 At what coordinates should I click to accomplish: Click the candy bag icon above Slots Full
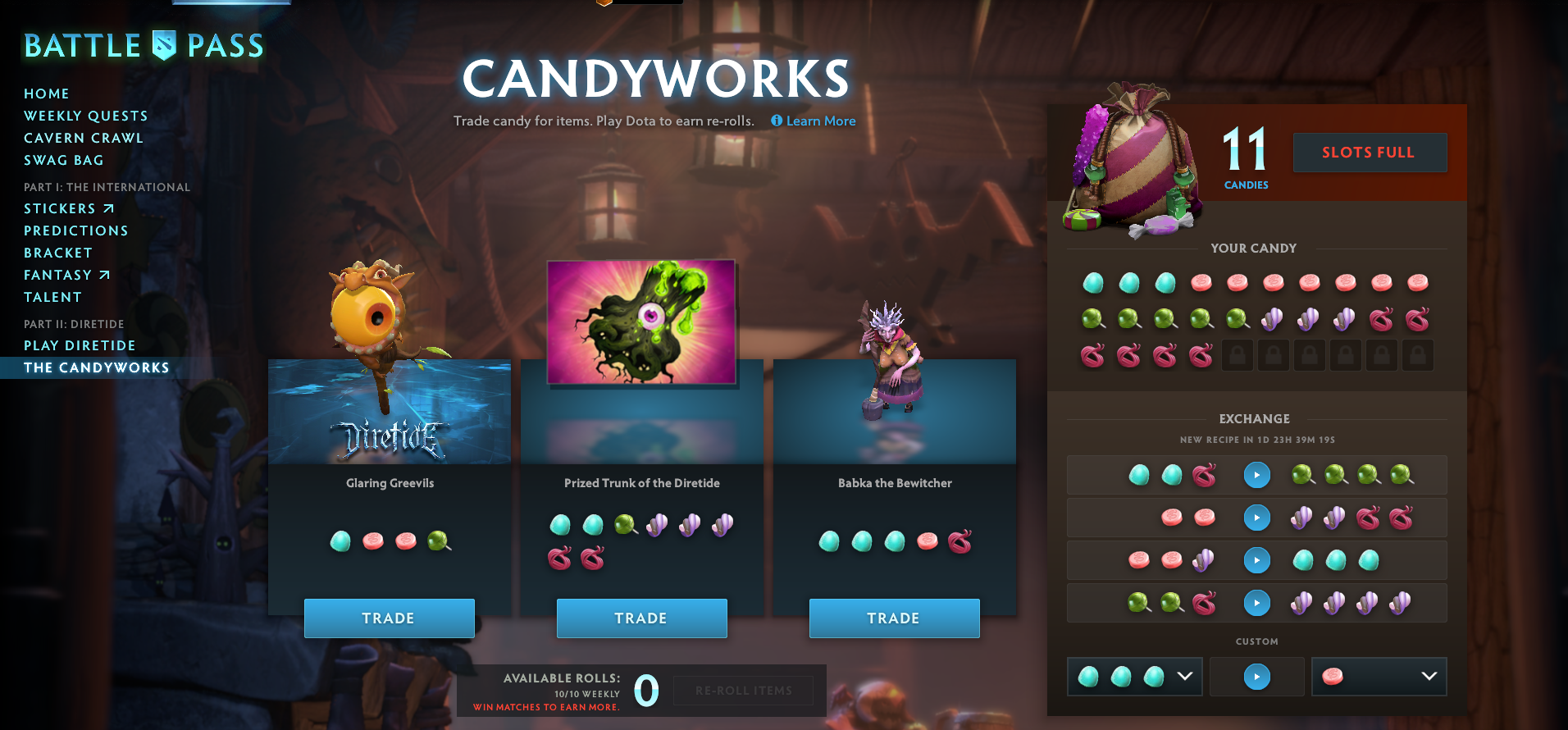[x=1132, y=164]
